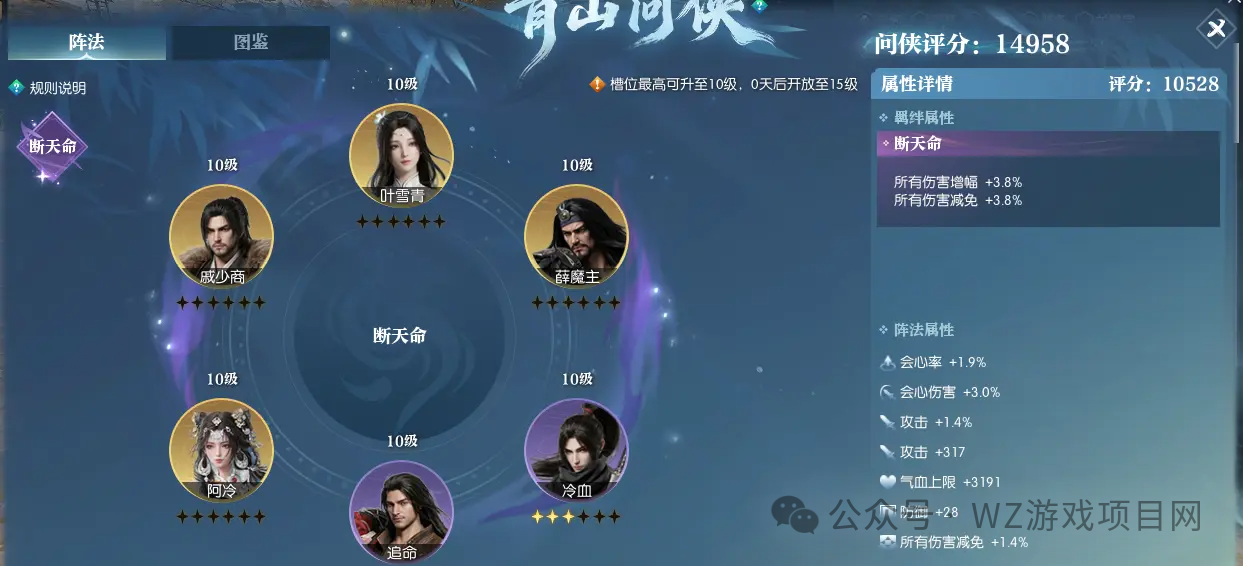Pick the 阿冷 character slot
Viewport: 1243px width, 566px height.
(221, 450)
